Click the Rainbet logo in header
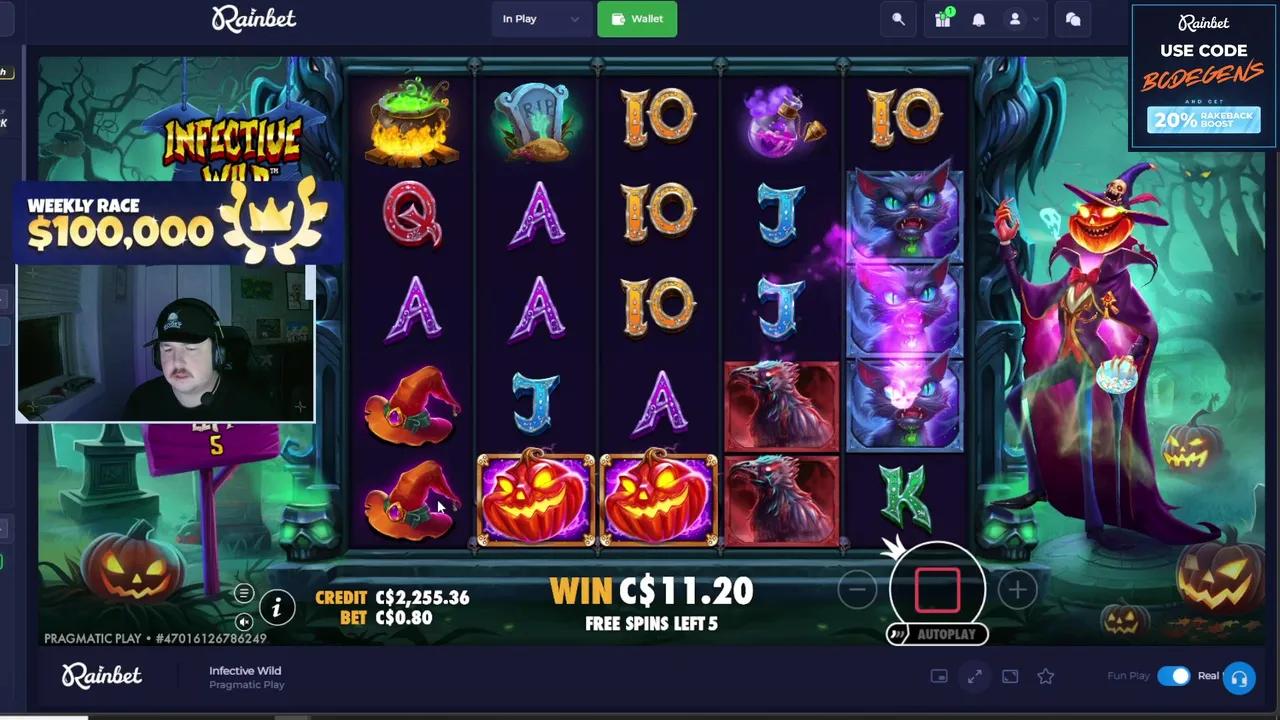The width and height of the screenshot is (1280, 720). pyautogui.click(x=253, y=19)
